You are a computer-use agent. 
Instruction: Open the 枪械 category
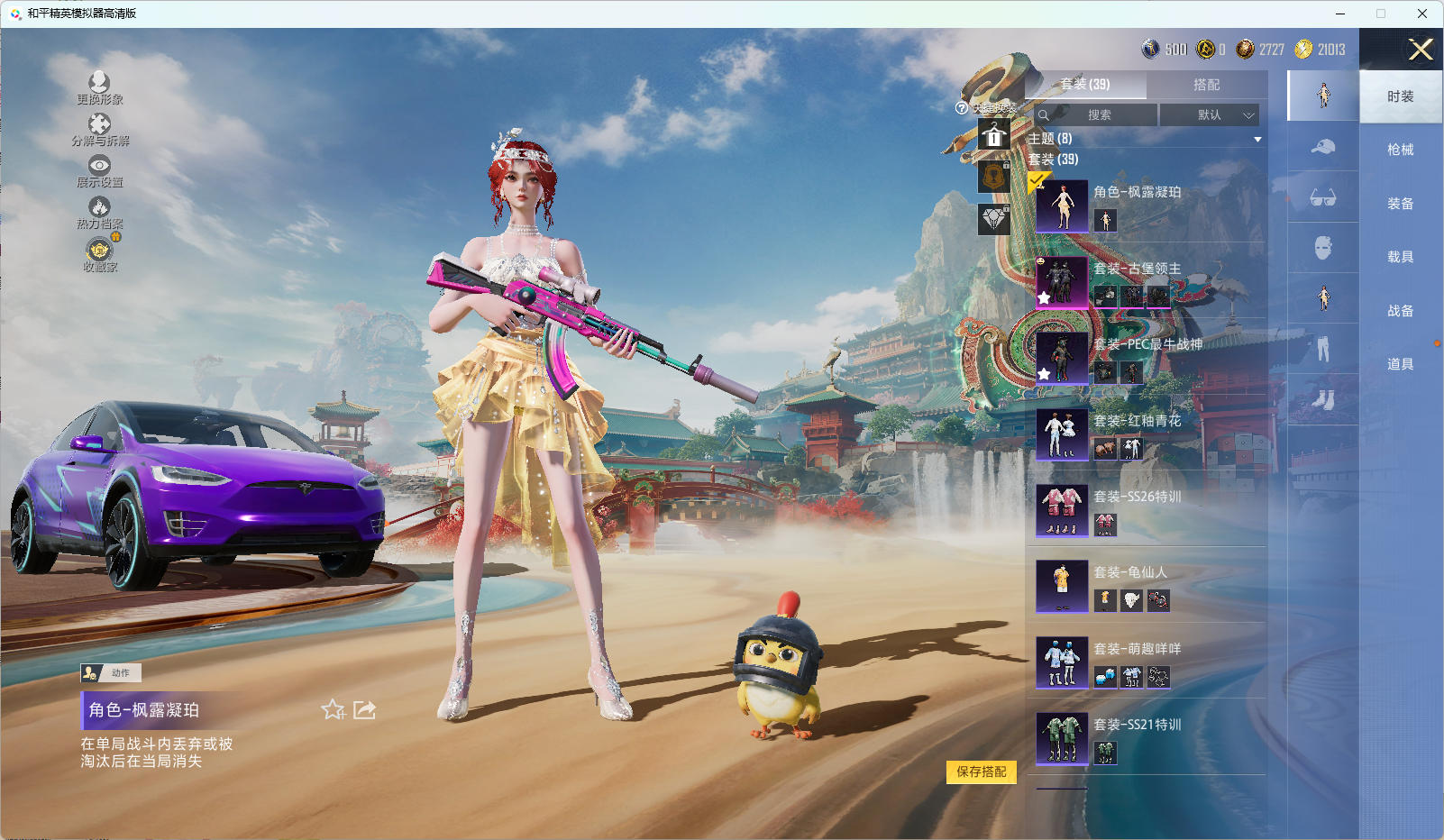(x=1400, y=150)
